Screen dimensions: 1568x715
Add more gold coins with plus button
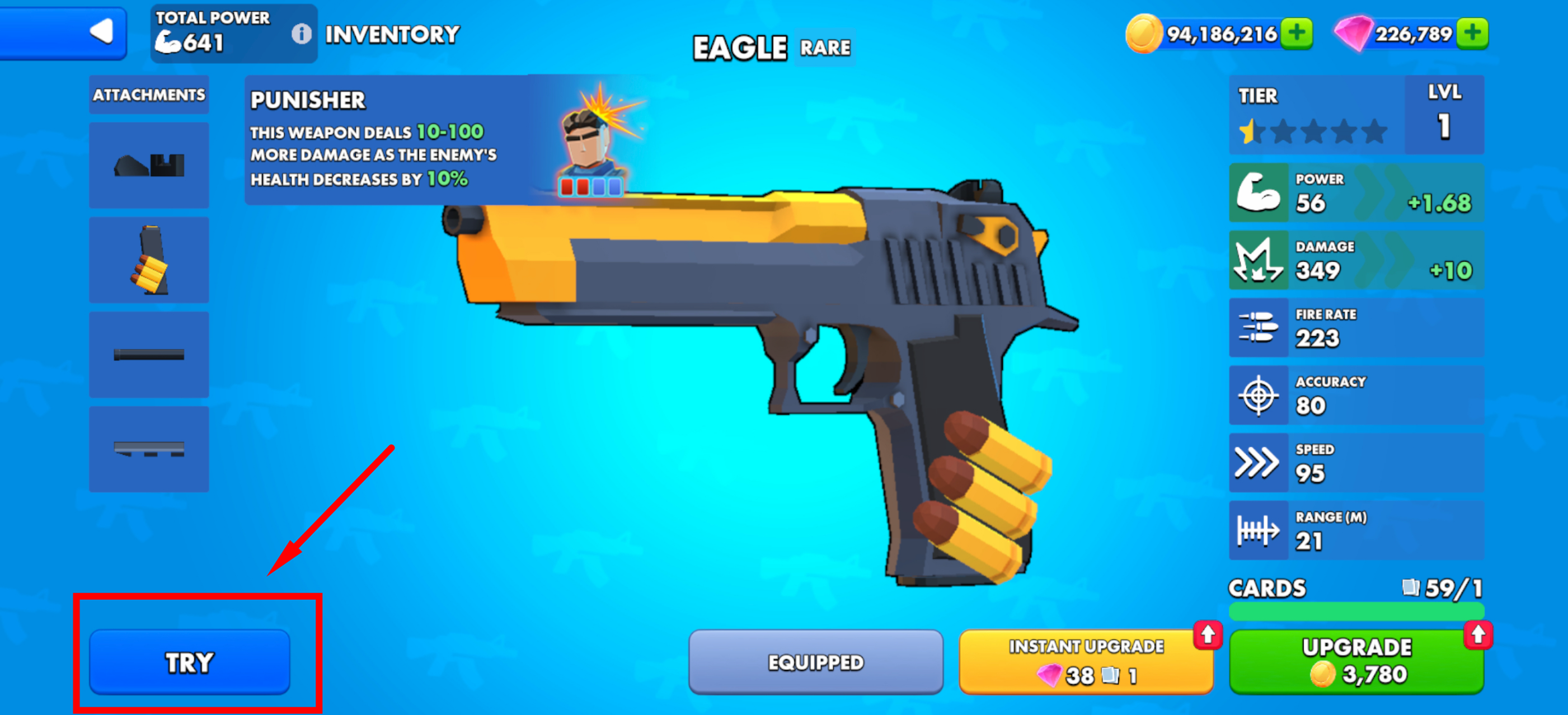pyautogui.click(x=1296, y=33)
